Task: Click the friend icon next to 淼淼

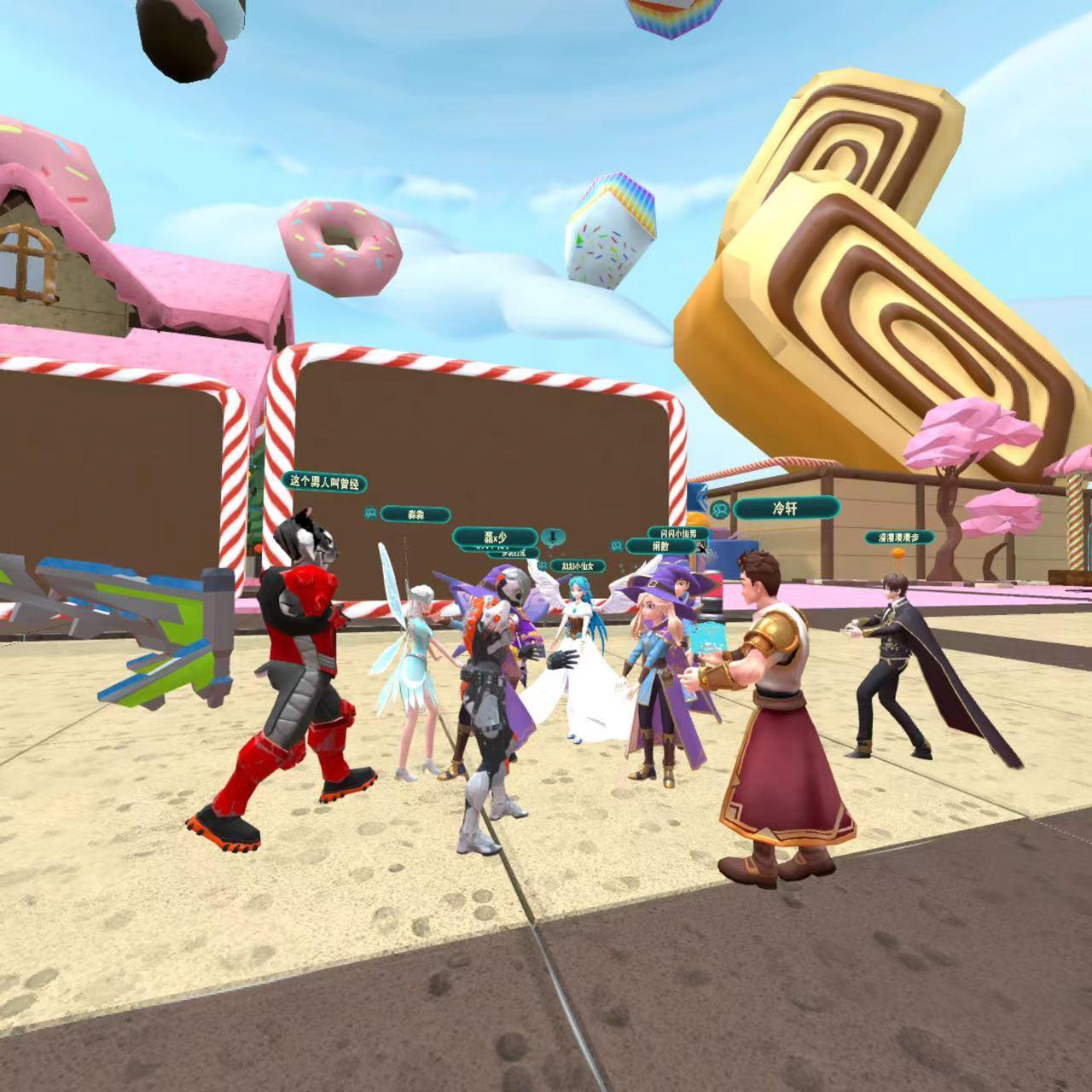Action: (x=370, y=514)
